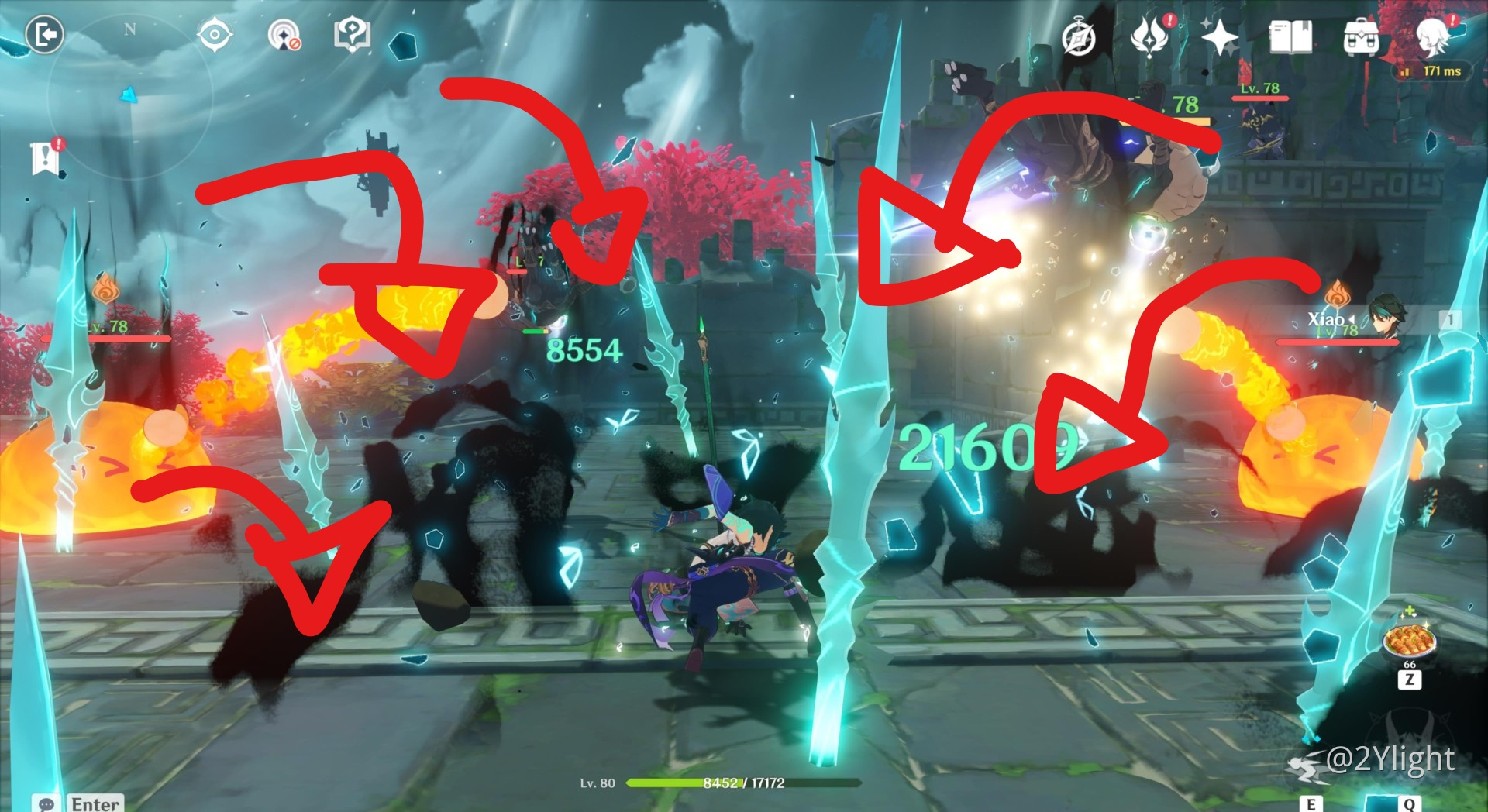Click the exit domain icon

point(46,33)
